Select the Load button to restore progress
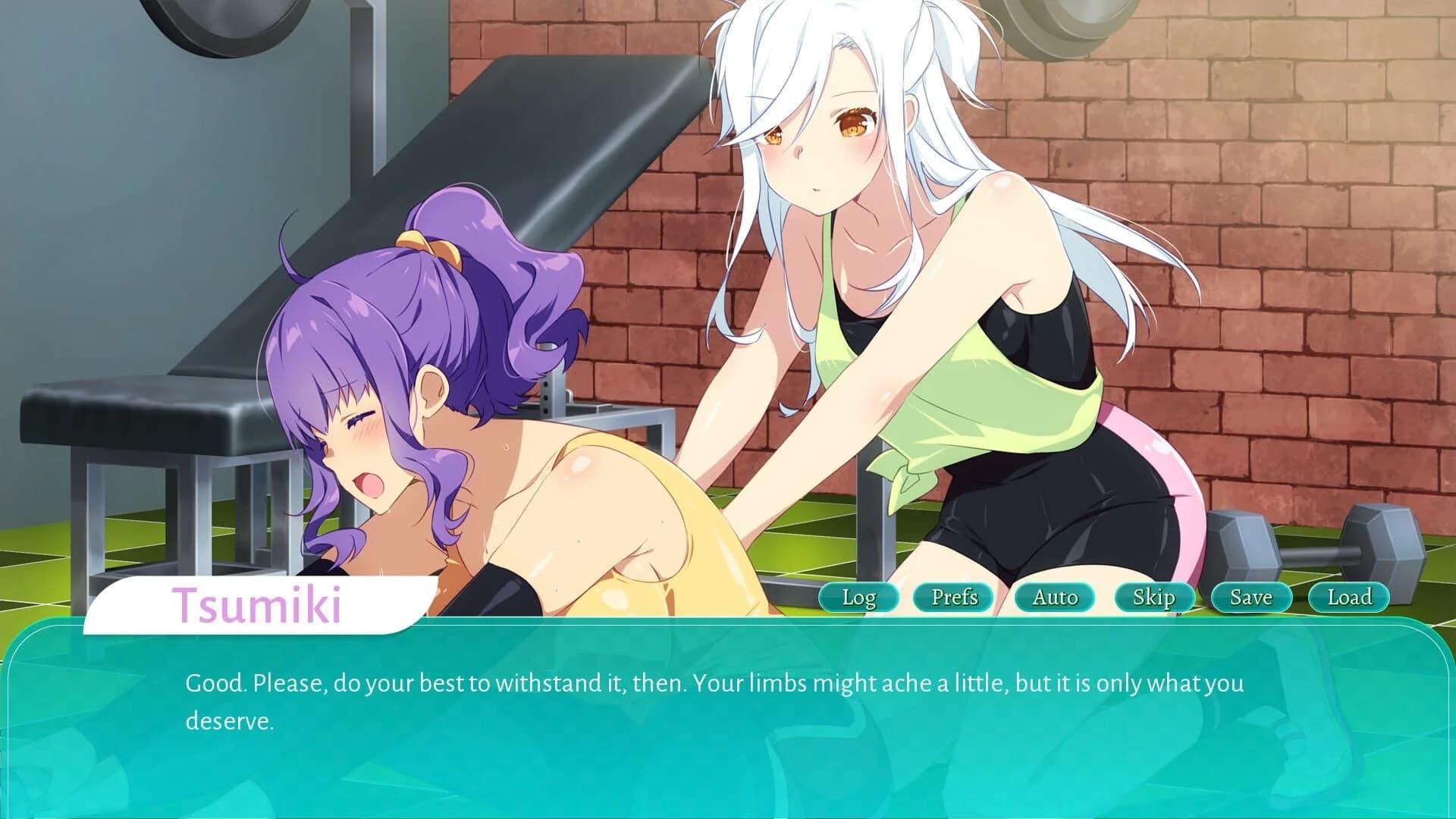 pyautogui.click(x=1348, y=598)
